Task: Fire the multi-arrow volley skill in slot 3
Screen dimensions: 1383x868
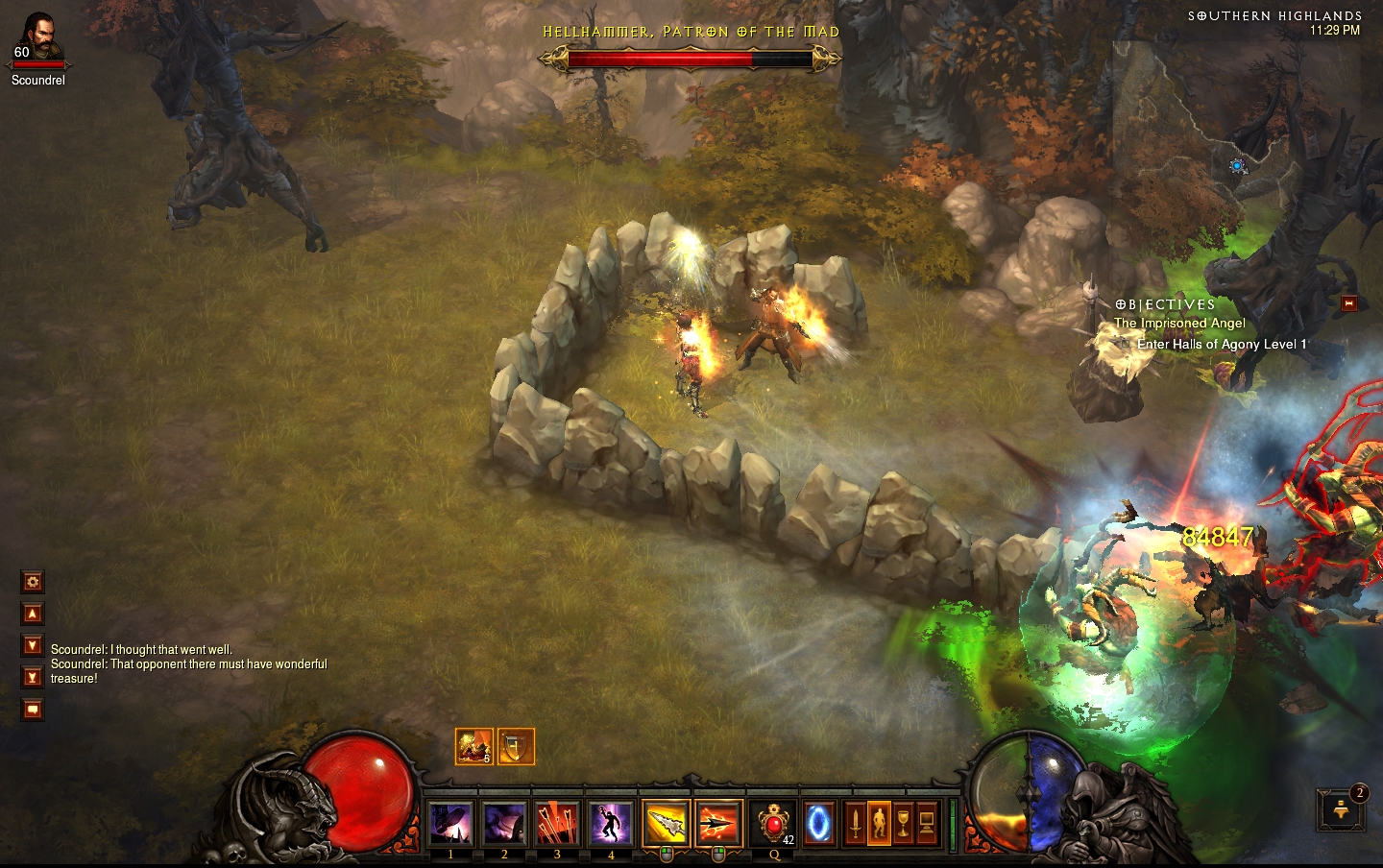Action: [557, 823]
